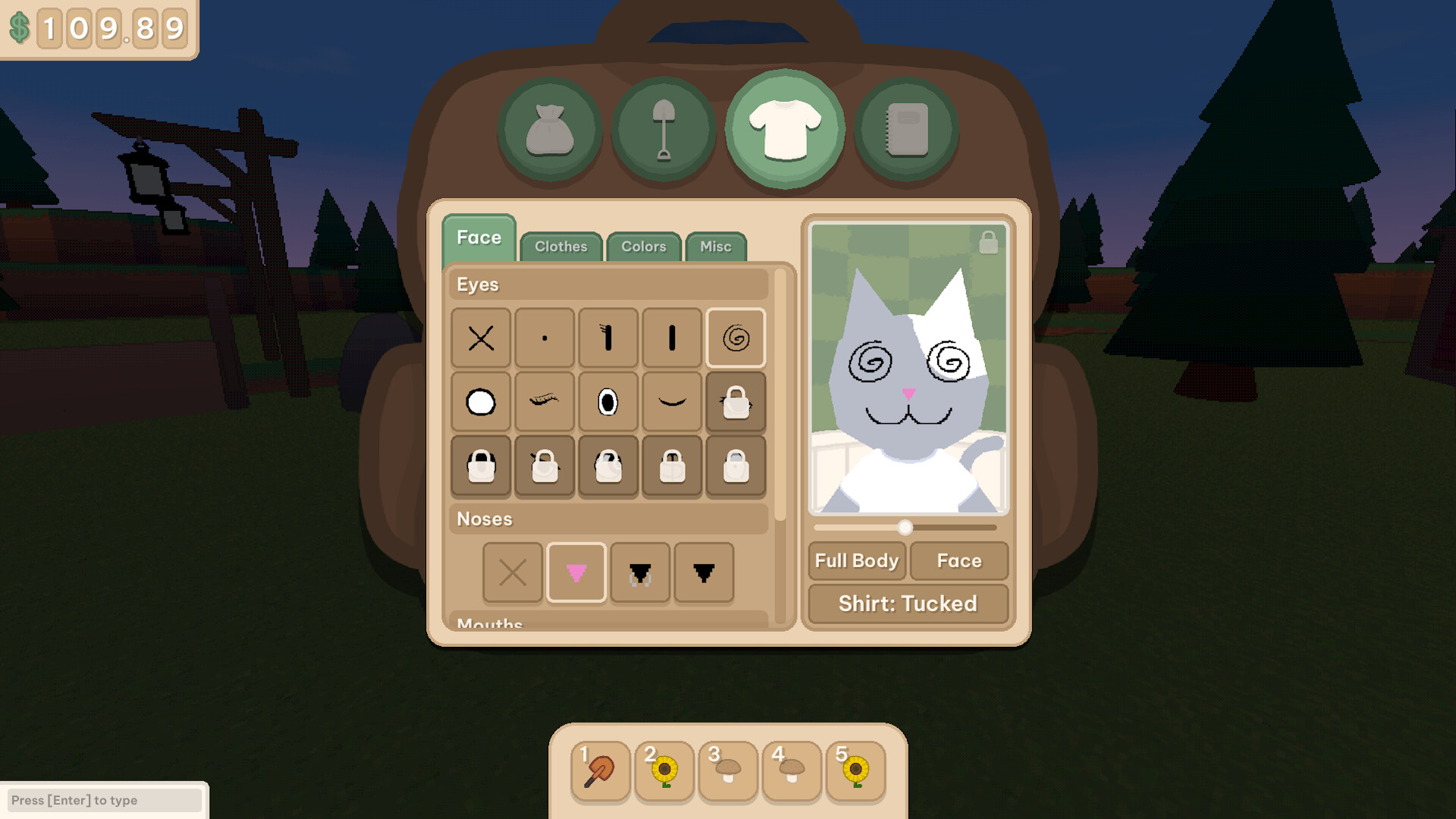Select the spiral hypnotic eyes style

pos(735,339)
